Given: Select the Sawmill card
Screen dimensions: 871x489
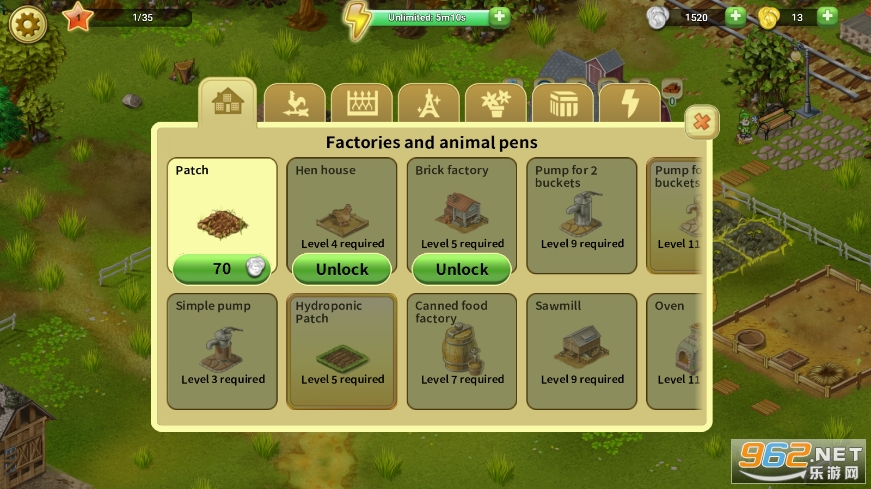Looking at the screenshot, I should tap(581, 351).
